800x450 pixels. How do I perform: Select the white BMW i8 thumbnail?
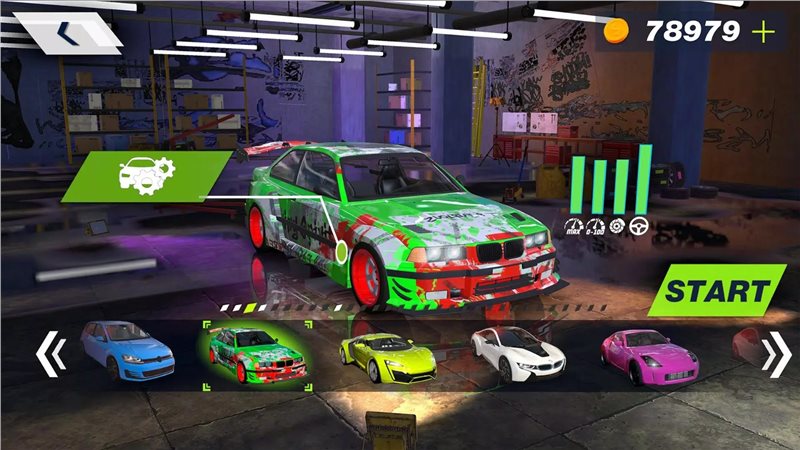tap(518, 355)
